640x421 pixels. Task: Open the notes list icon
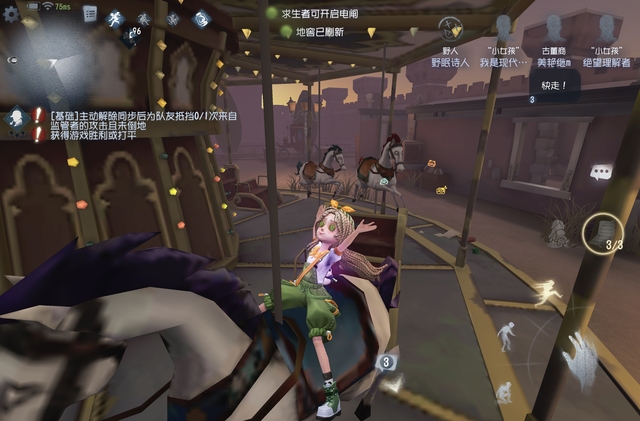tap(90, 14)
